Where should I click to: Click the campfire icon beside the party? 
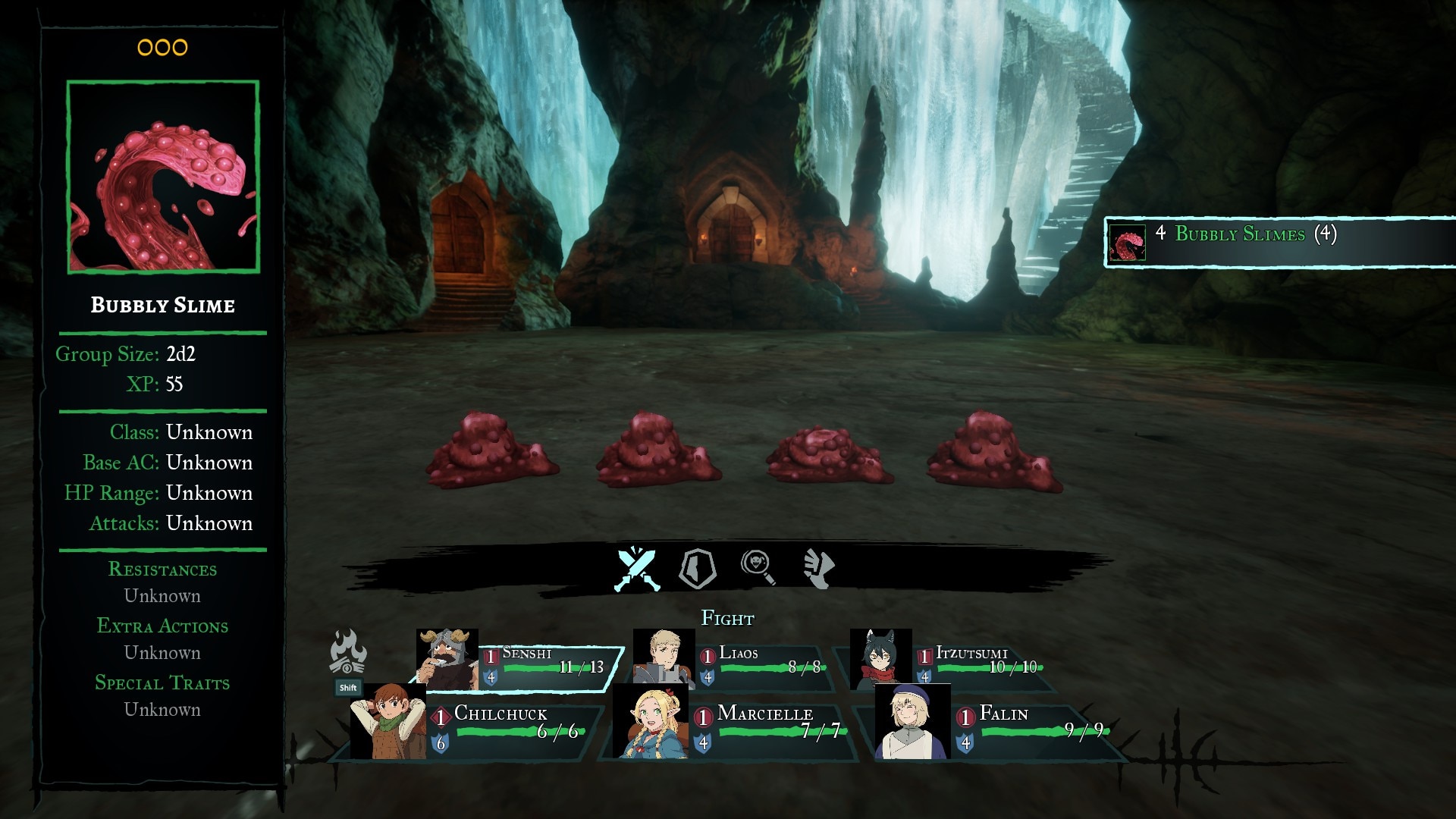click(348, 652)
